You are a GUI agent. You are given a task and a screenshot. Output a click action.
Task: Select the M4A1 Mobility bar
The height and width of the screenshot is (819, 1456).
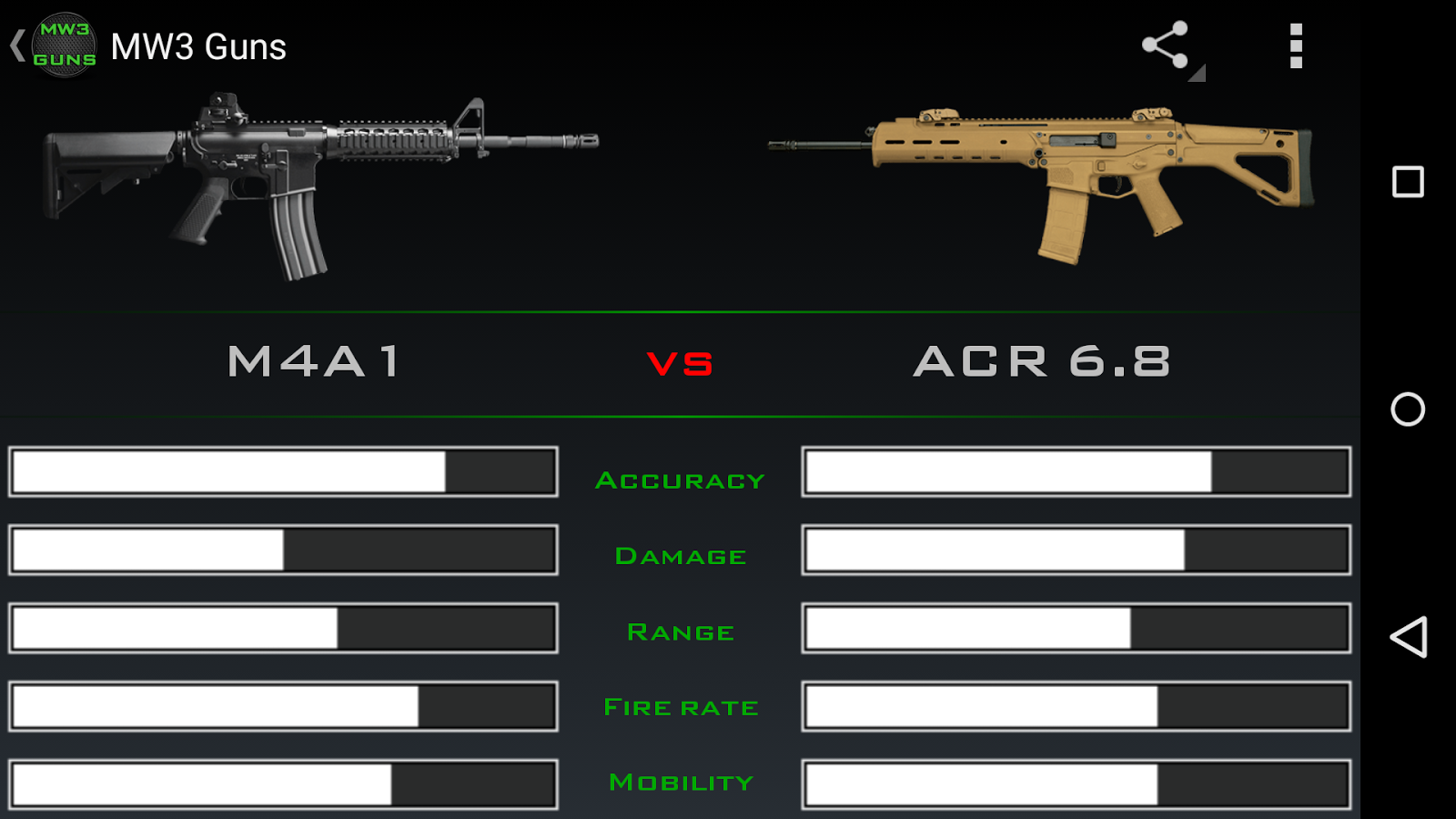[282, 784]
